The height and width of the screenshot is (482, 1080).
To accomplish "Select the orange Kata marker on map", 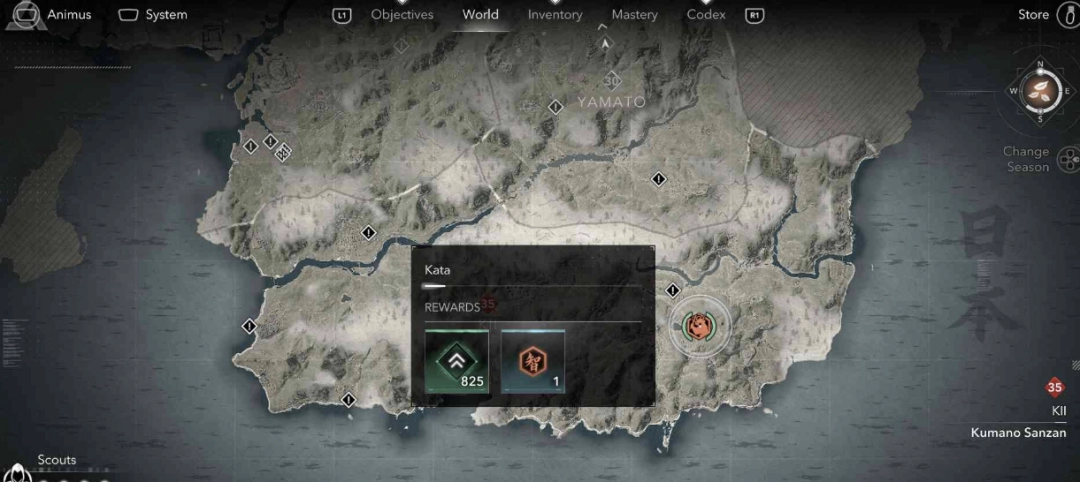I will (x=696, y=326).
